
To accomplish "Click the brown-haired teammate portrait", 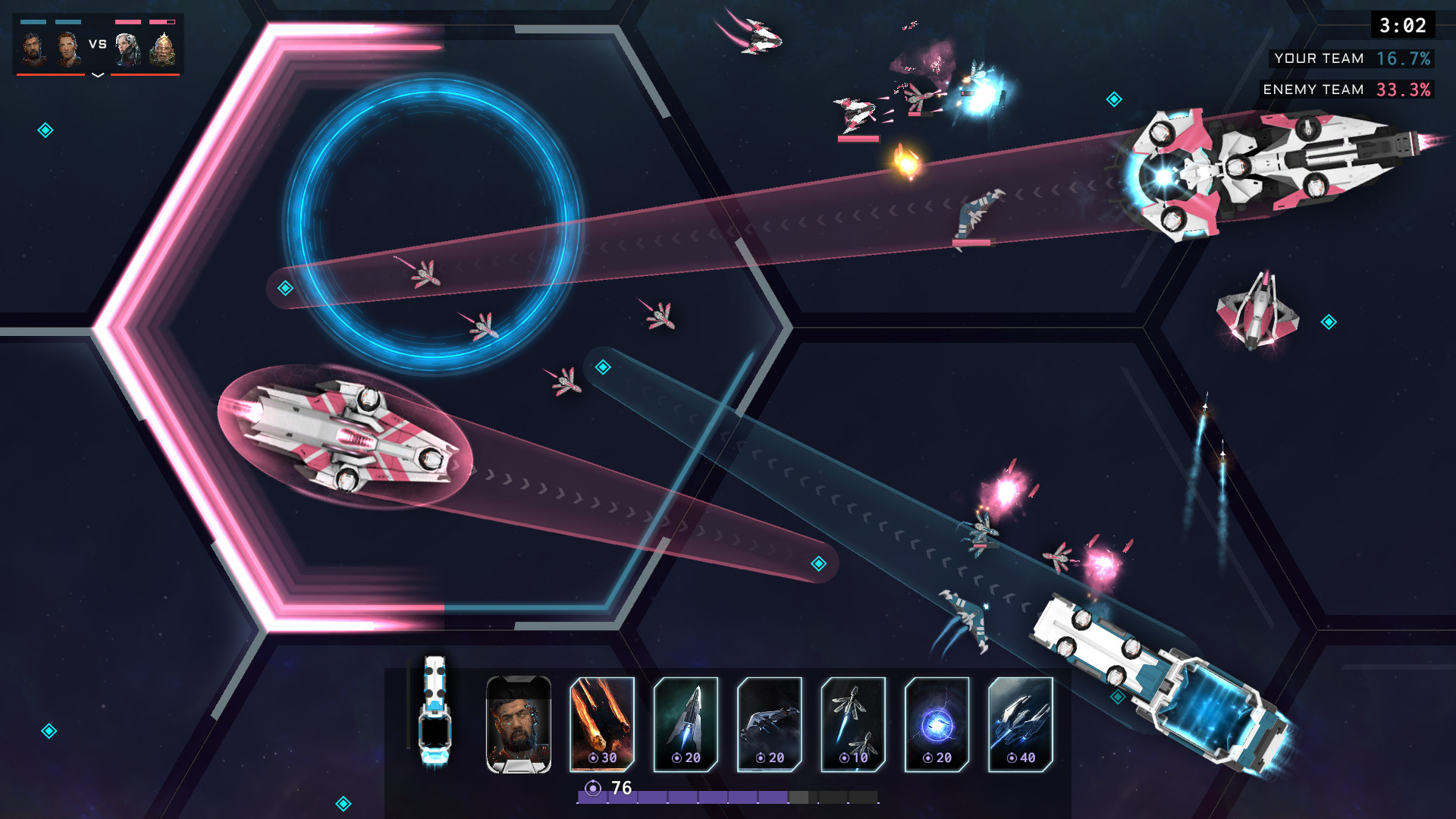I will [68, 49].
